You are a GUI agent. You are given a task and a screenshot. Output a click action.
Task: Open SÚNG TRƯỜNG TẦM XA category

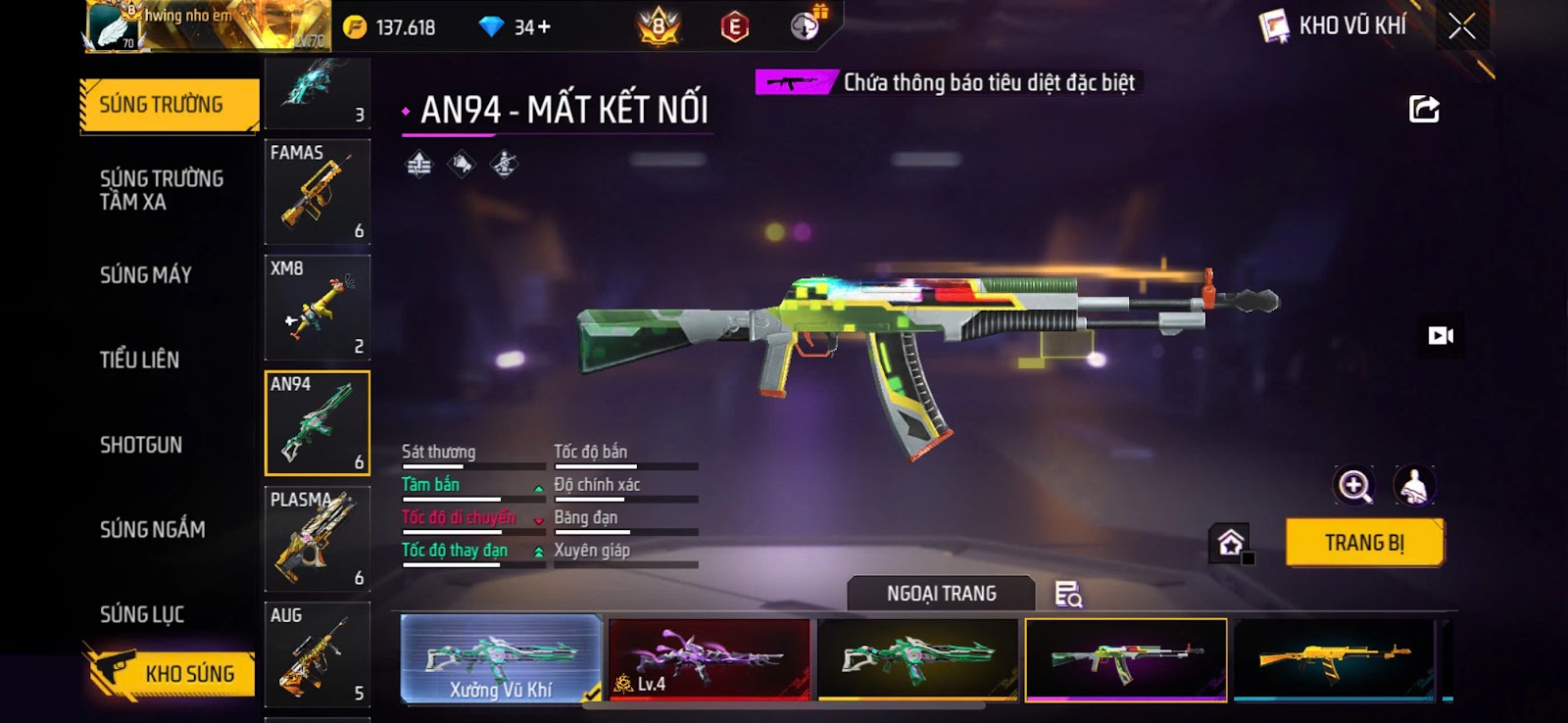pyautogui.click(x=161, y=190)
